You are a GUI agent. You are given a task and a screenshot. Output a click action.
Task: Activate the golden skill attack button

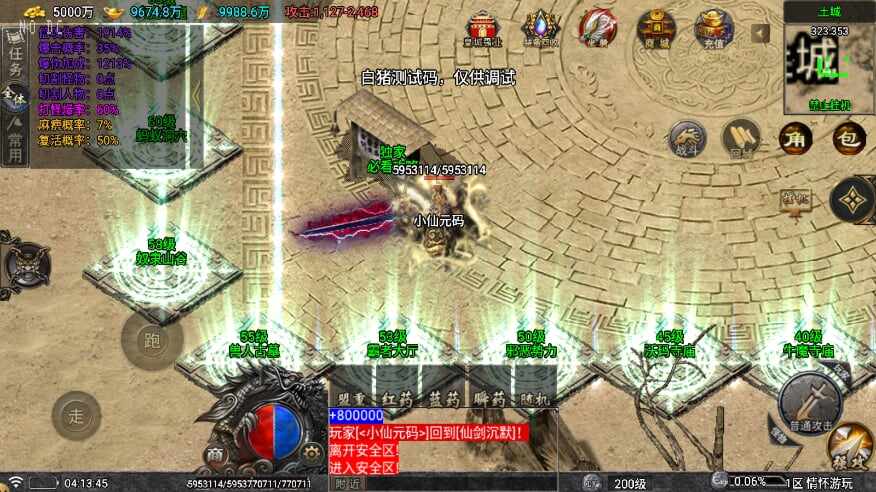[850, 446]
